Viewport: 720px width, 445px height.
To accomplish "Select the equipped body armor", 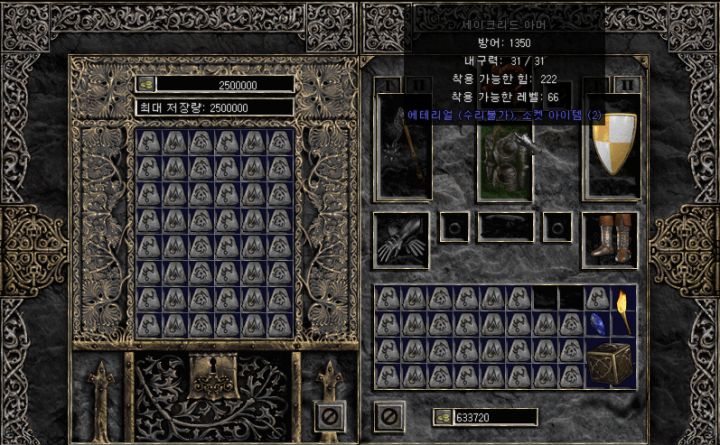I will [503, 160].
